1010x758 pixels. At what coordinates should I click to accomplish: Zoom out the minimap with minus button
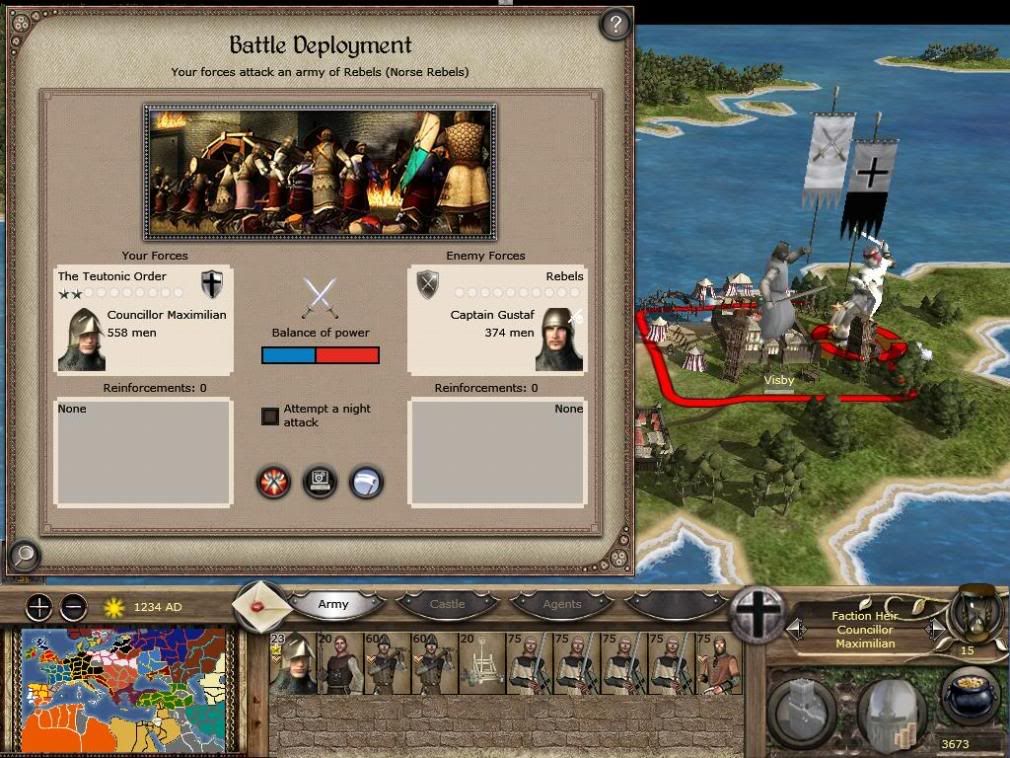73,606
